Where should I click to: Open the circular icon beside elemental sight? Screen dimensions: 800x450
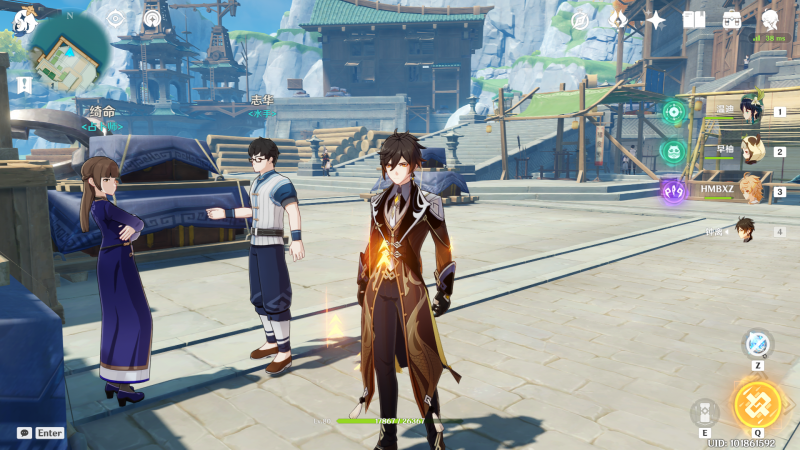pyautogui.click(x=152, y=18)
